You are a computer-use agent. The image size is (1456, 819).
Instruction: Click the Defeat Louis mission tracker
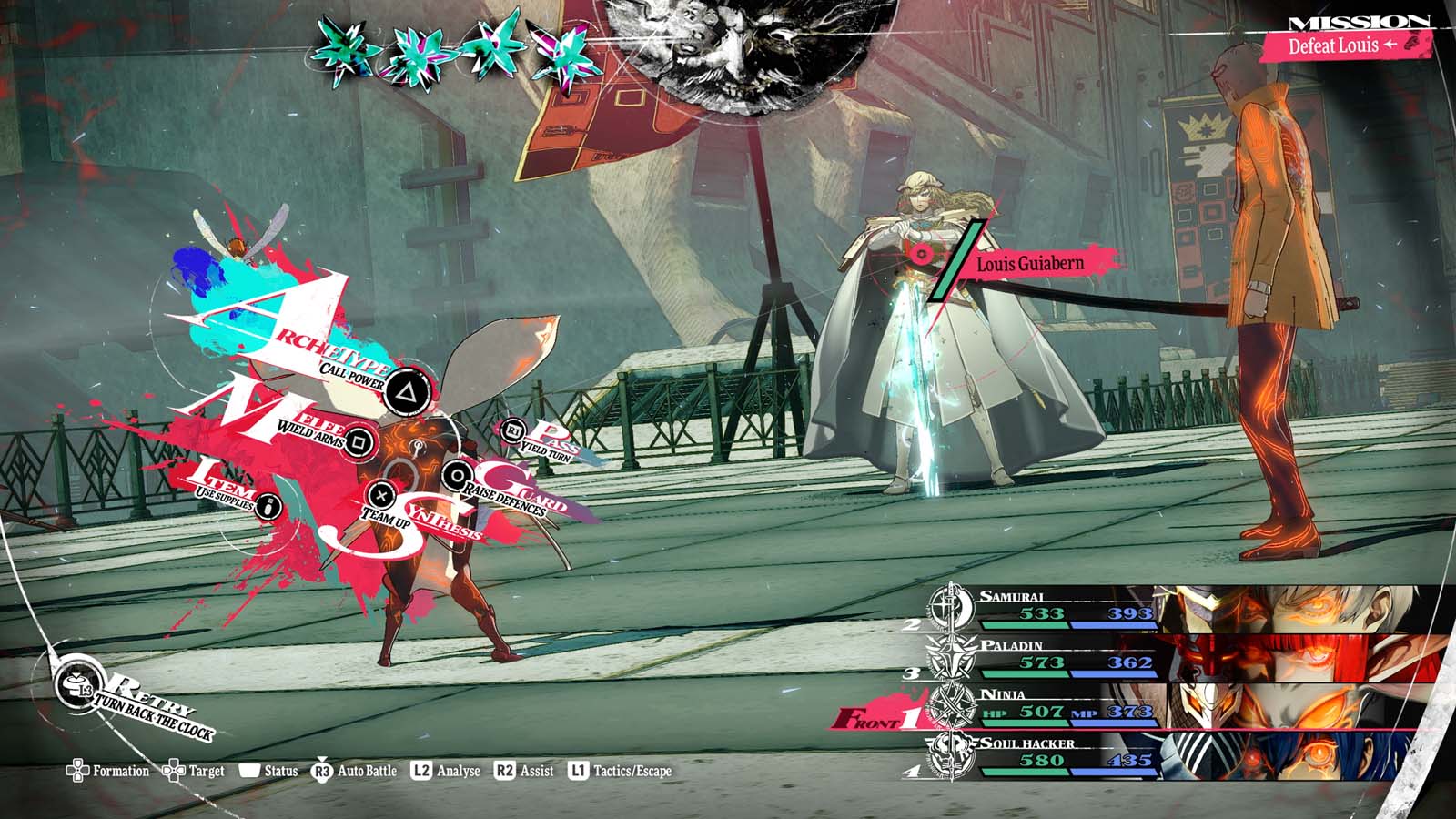[x=1347, y=45]
